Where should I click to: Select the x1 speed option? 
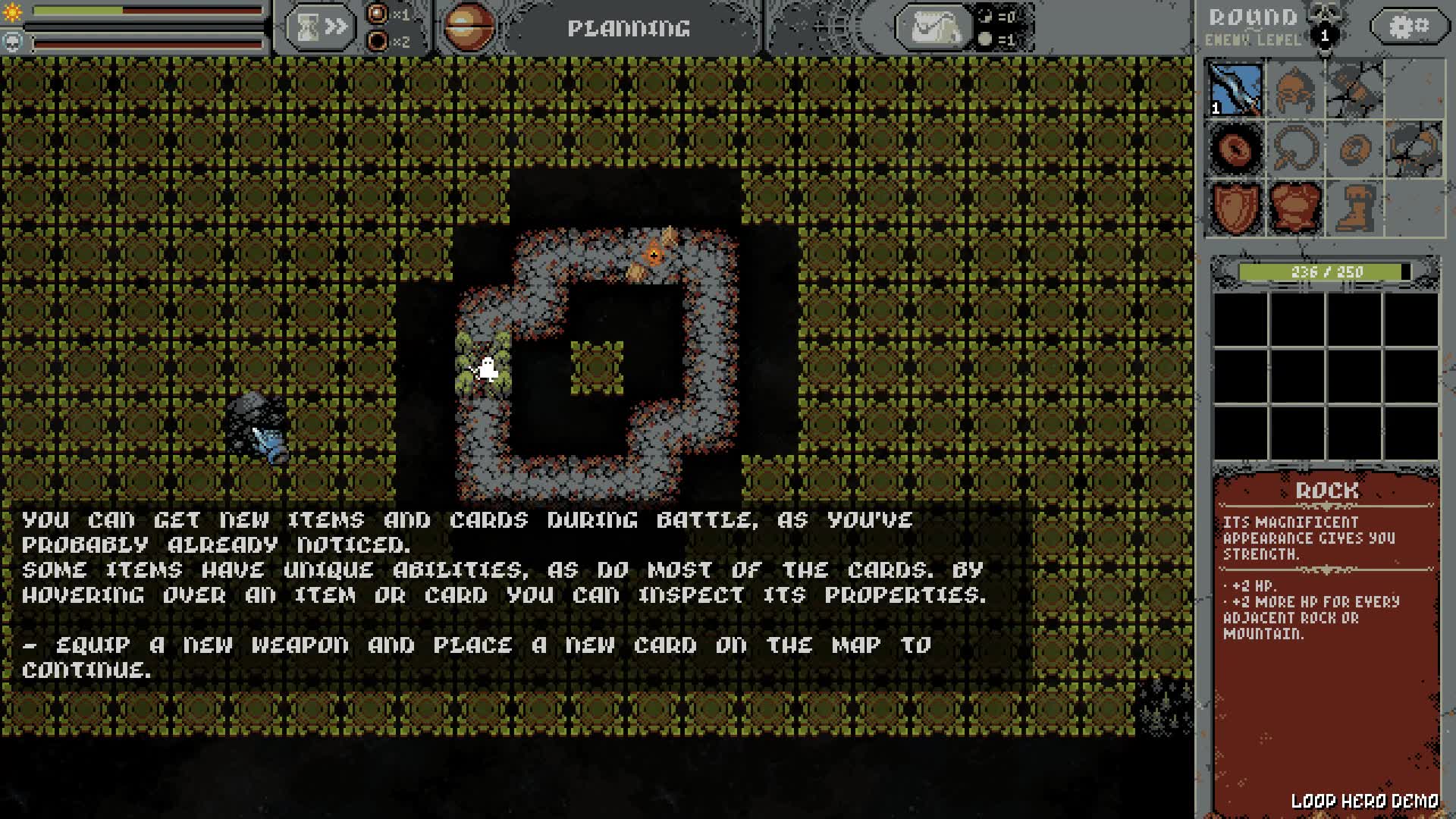(378, 14)
